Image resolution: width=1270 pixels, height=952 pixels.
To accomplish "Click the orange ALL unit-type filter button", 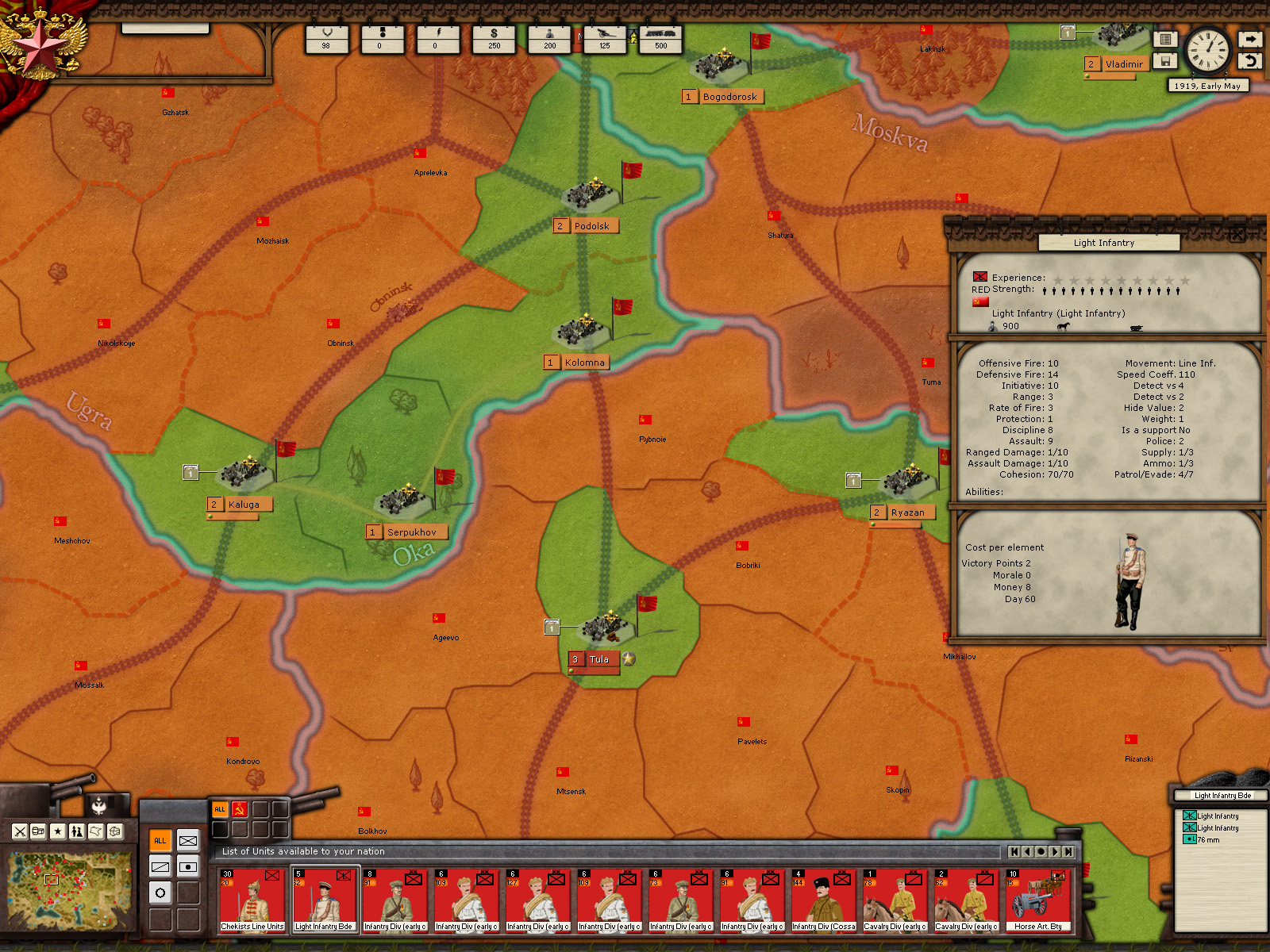I will [x=160, y=841].
